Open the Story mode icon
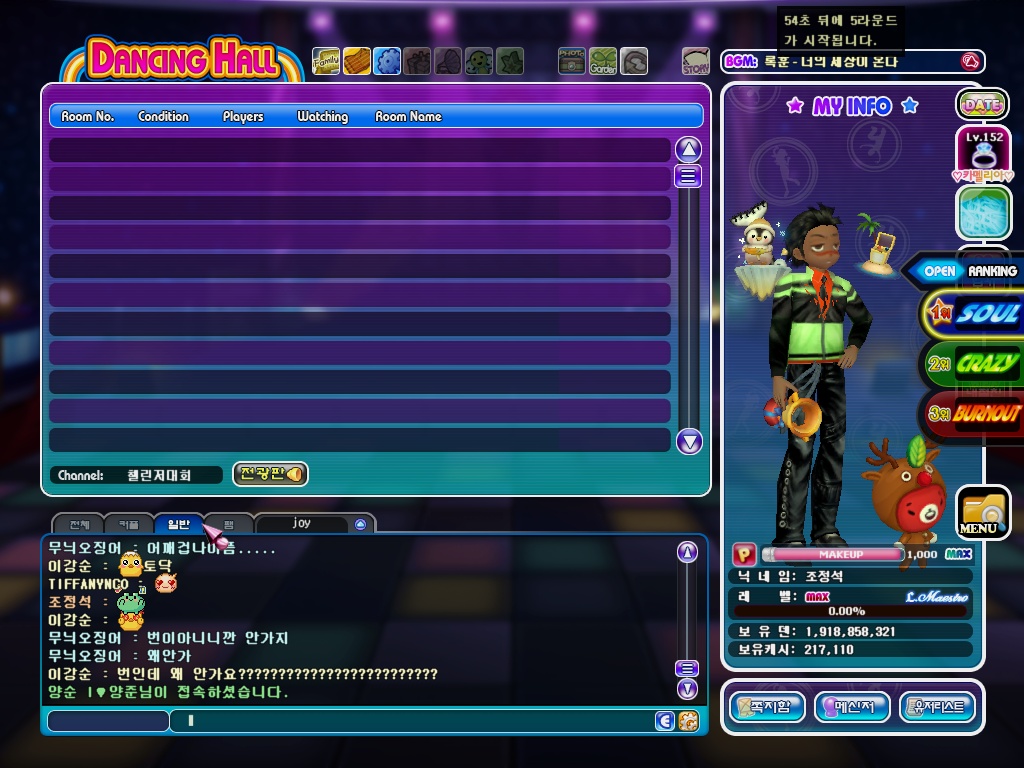The width and height of the screenshot is (1024, 768). pyautogui.click(x=696, y=61)
